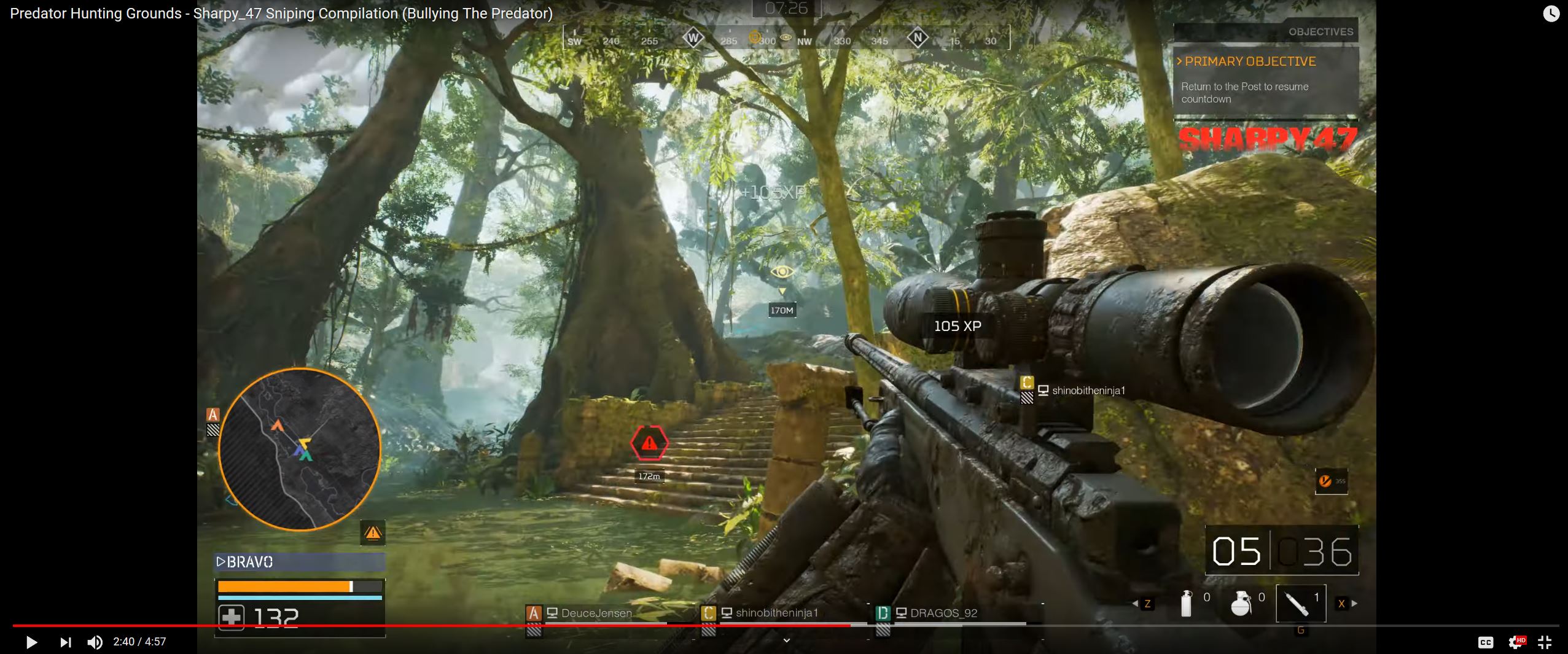
Task: Select teammate DRAGOS_92 in the squad list
Action: pos(943,613)
